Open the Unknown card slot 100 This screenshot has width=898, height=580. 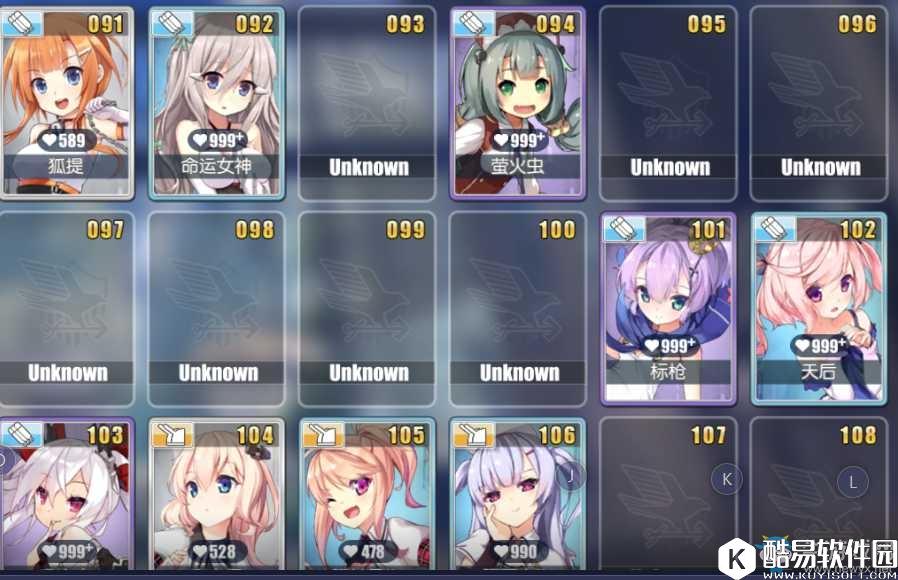518,307
